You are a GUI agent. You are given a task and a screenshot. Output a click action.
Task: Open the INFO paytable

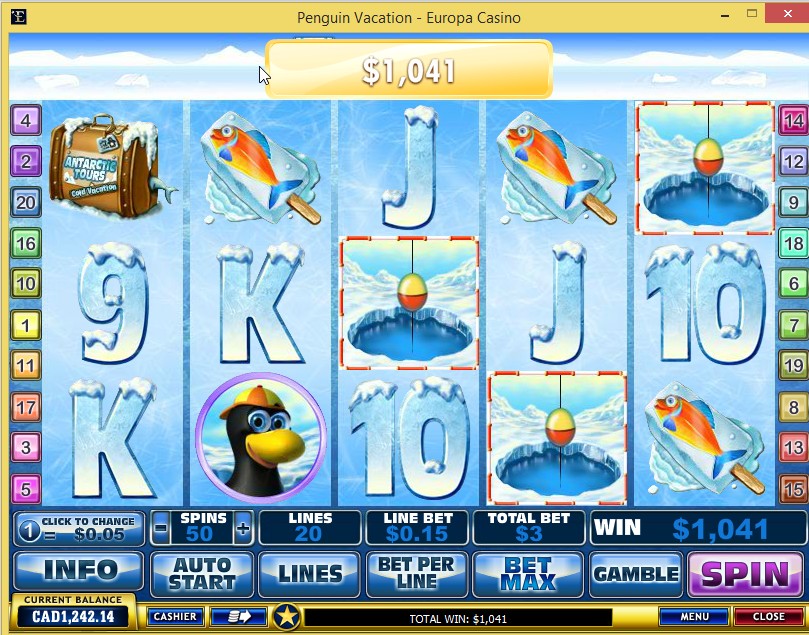(x=78, y=573)
